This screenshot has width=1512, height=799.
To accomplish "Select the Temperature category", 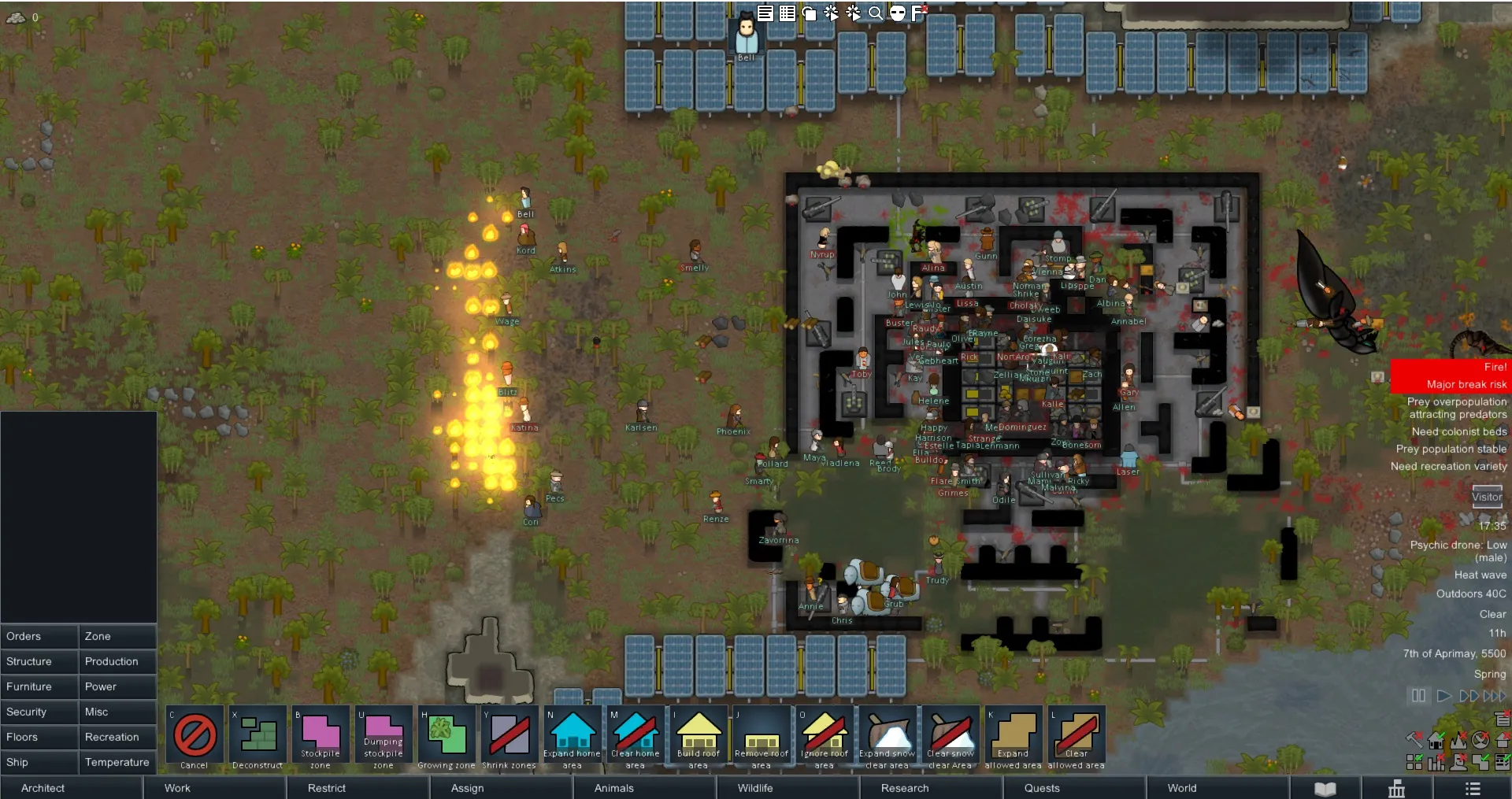I will click(x=117, y=762).
